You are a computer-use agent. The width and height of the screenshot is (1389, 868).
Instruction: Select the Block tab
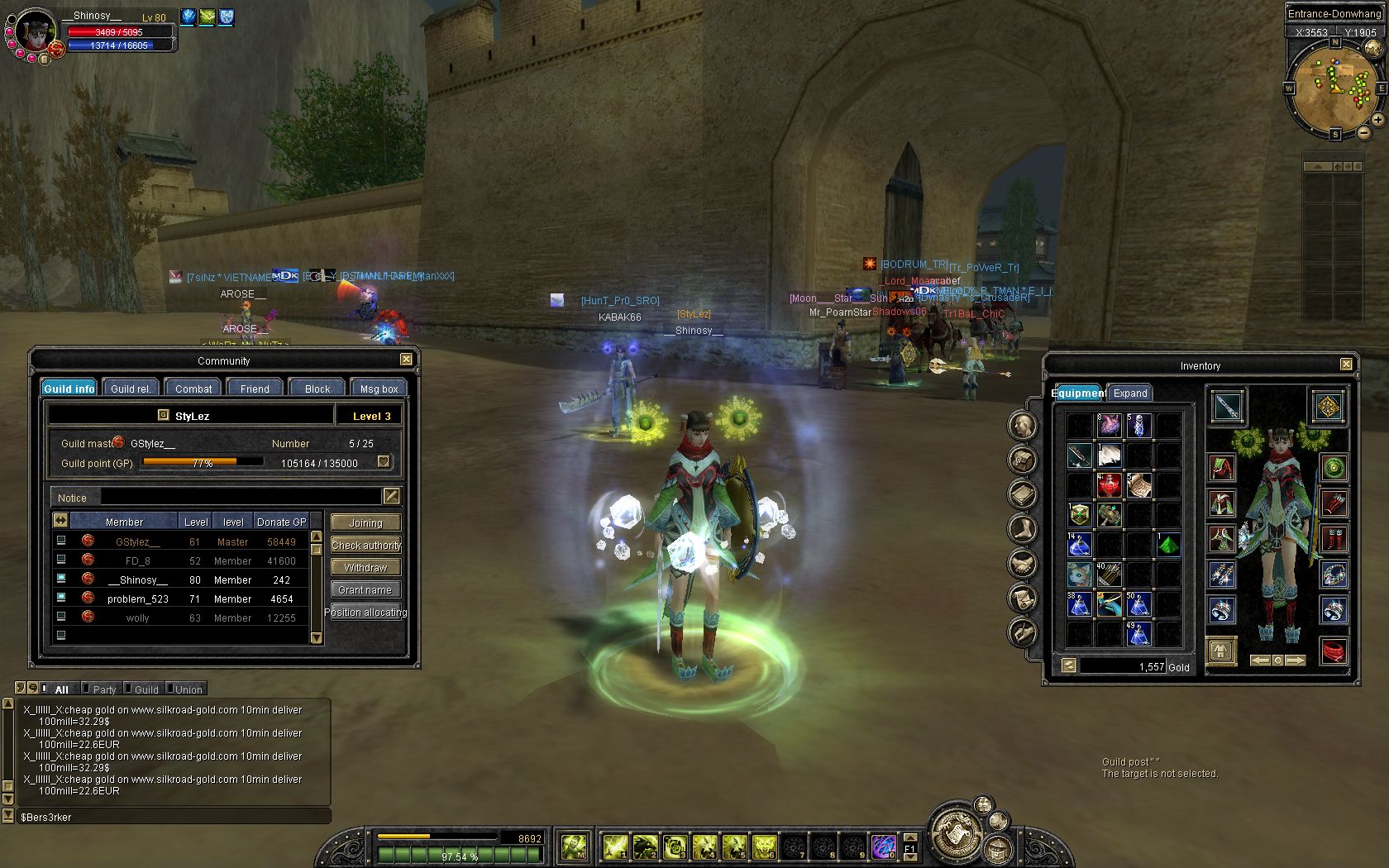coord(317,389)
